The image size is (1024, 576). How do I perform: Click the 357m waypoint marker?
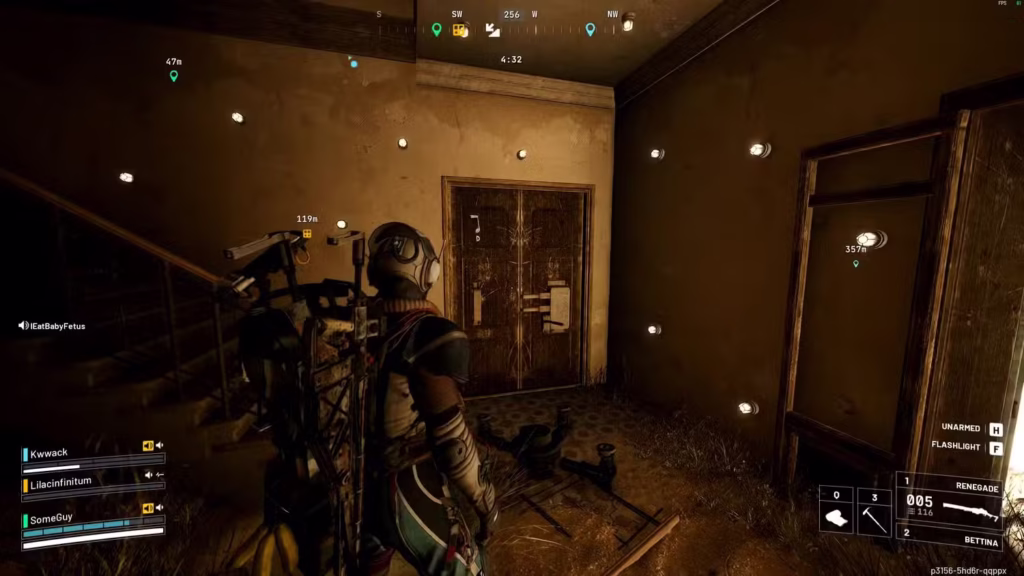856,264
